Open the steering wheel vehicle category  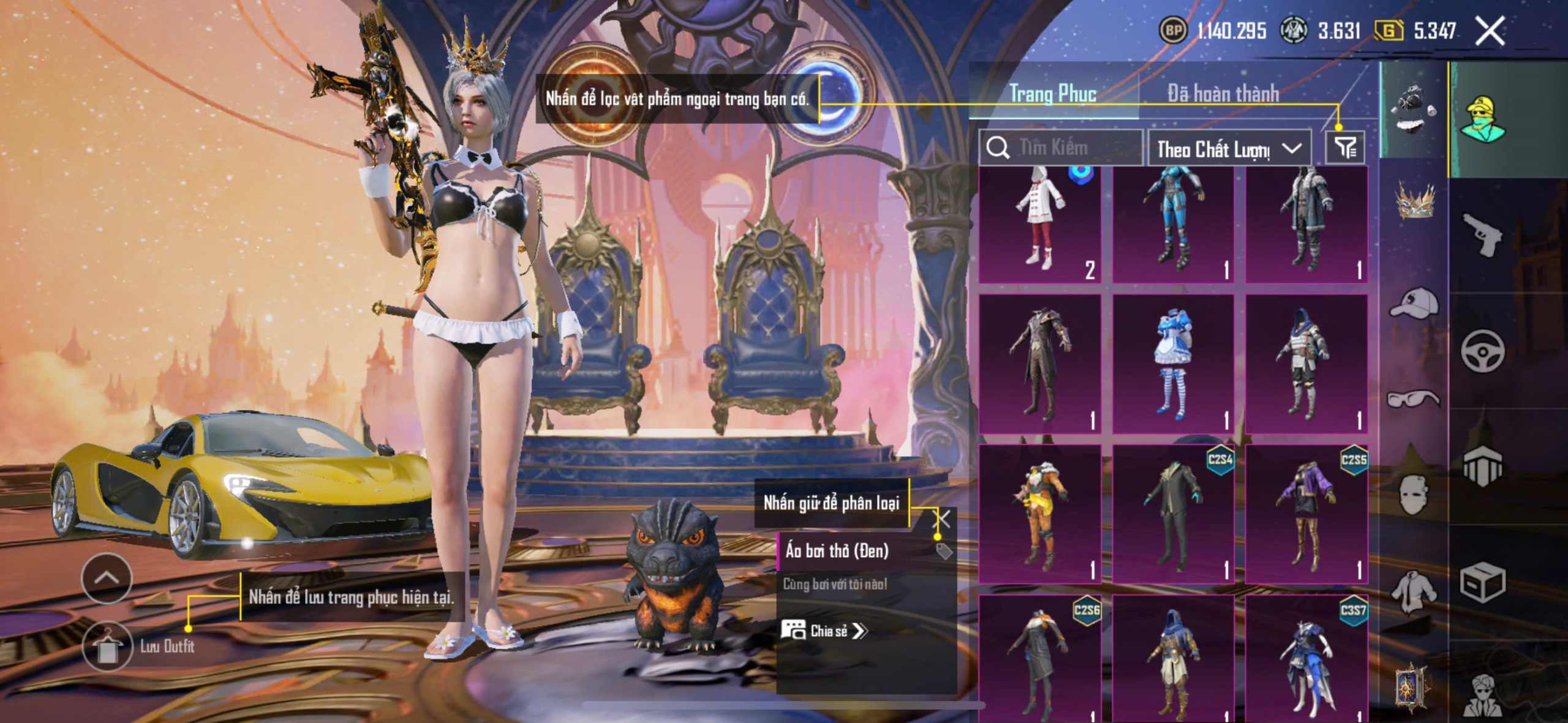[x=1482, y=351]
